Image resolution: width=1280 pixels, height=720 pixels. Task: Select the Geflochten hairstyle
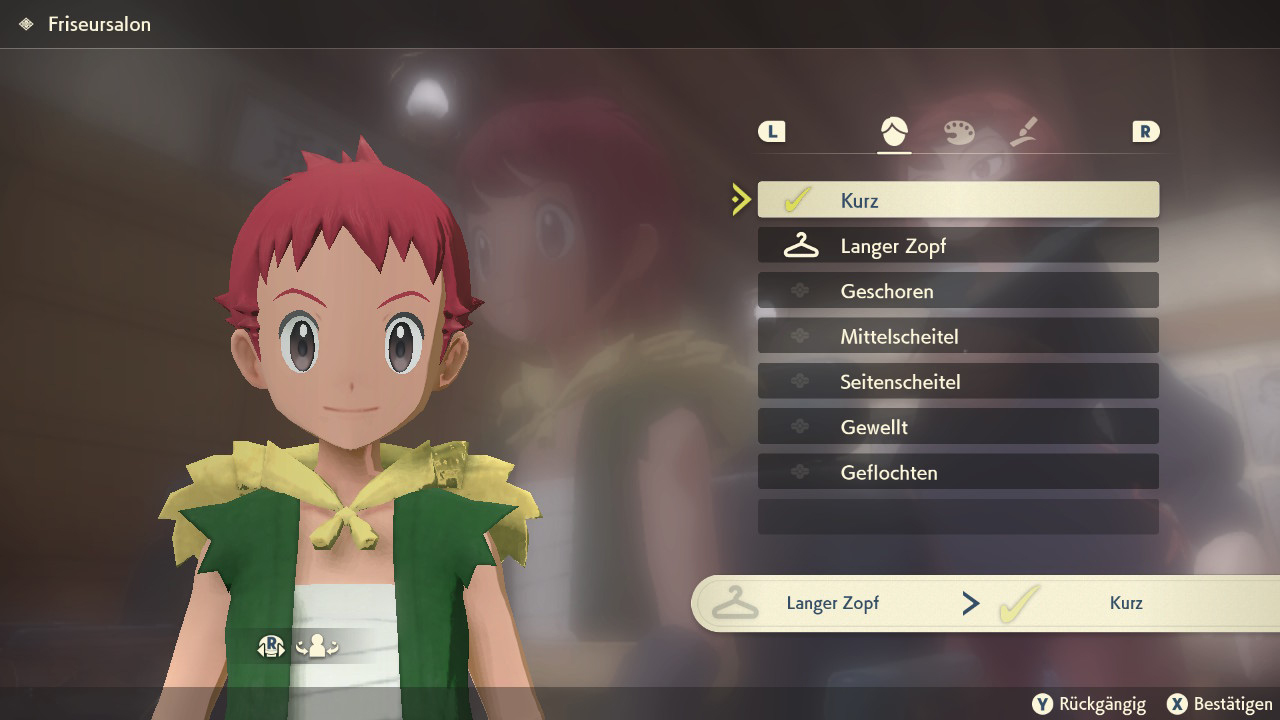click(958, 472)
